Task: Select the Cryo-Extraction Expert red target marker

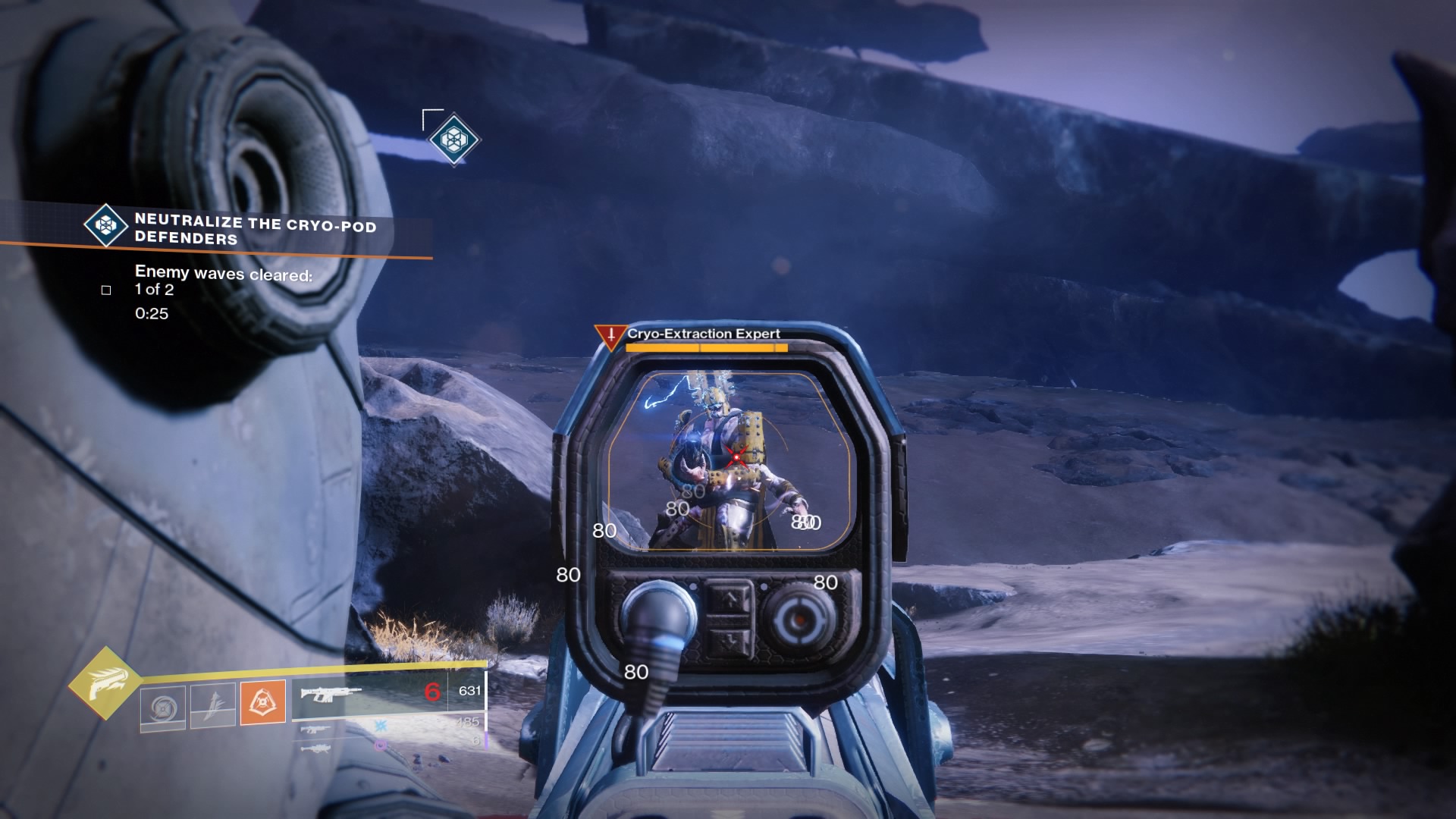Action: pos(610,335)
